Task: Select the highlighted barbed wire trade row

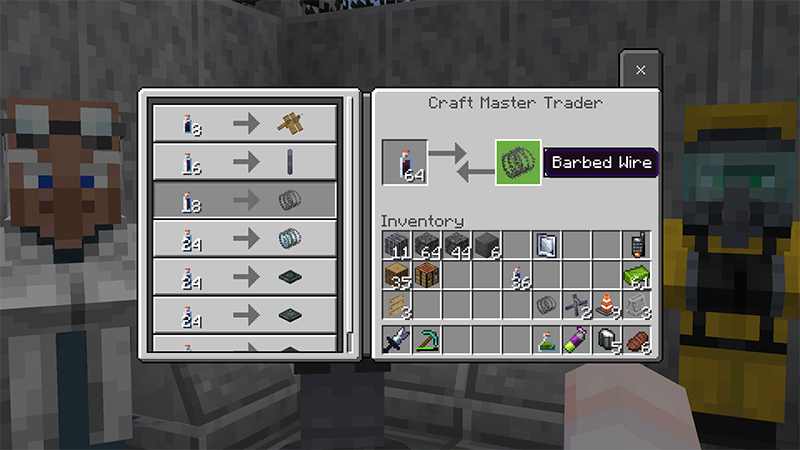Action: pyautogui.click(x=244, y=201)
